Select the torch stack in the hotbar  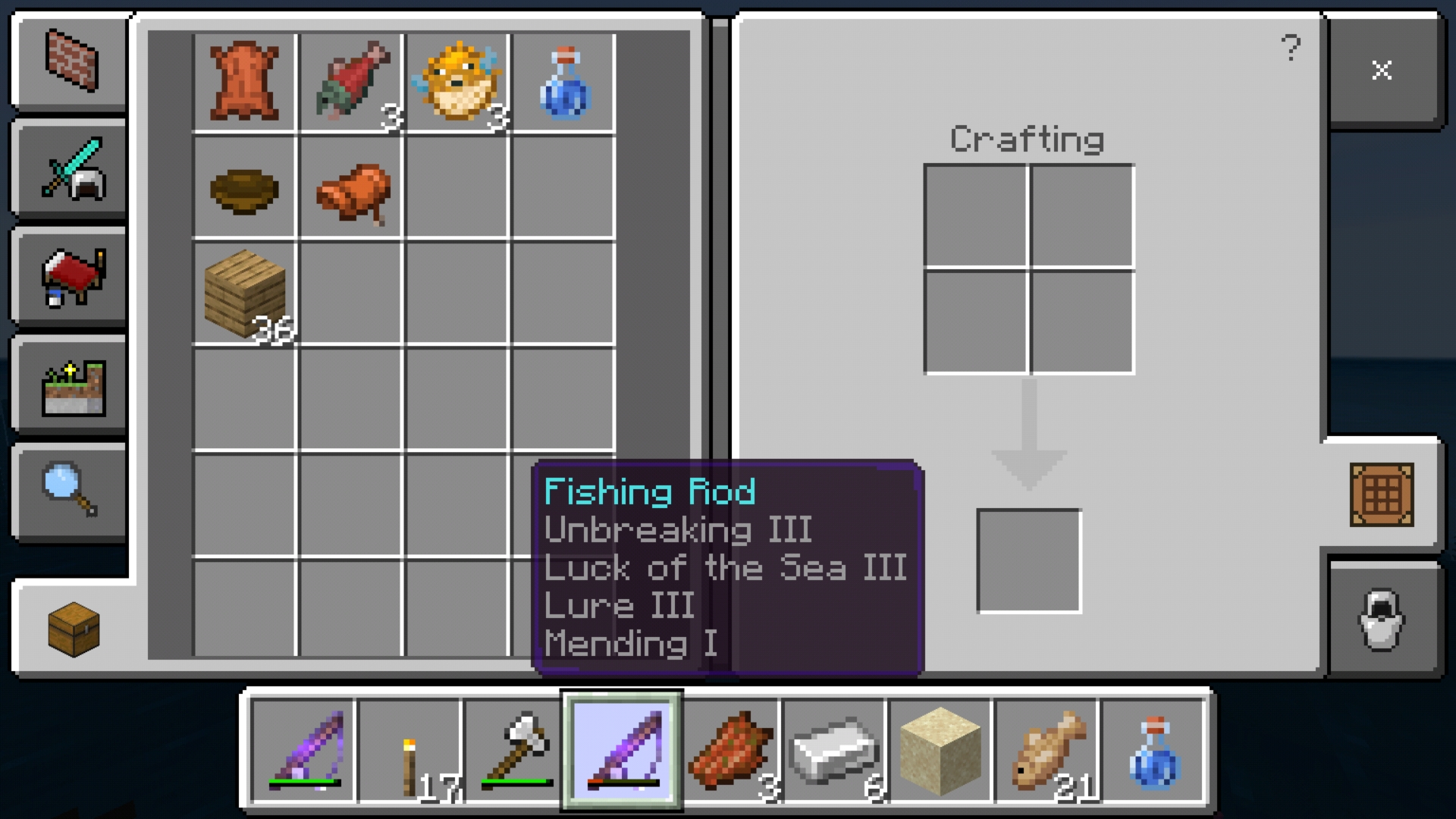coord(410,751)
